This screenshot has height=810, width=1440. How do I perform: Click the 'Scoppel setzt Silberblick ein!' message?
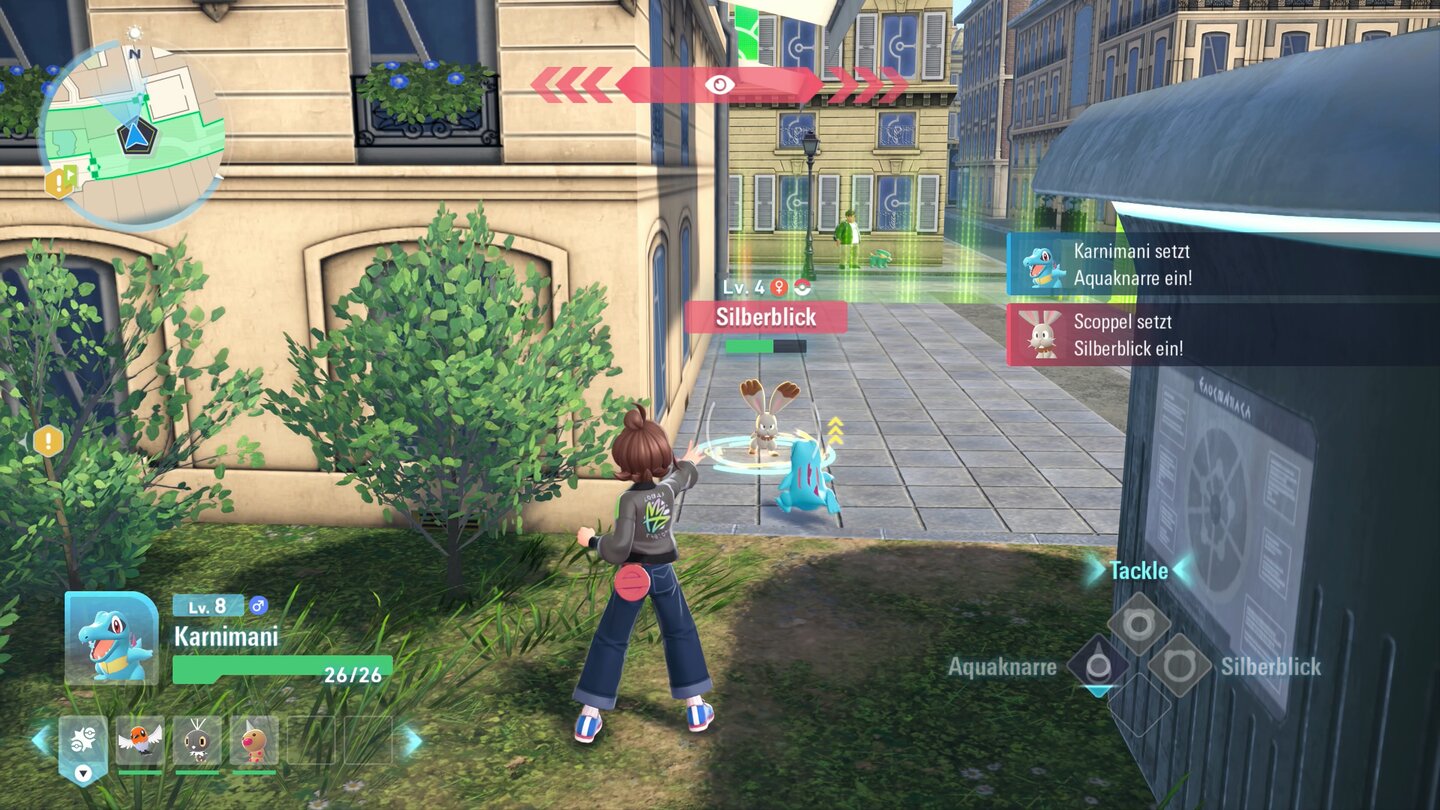1130,333
